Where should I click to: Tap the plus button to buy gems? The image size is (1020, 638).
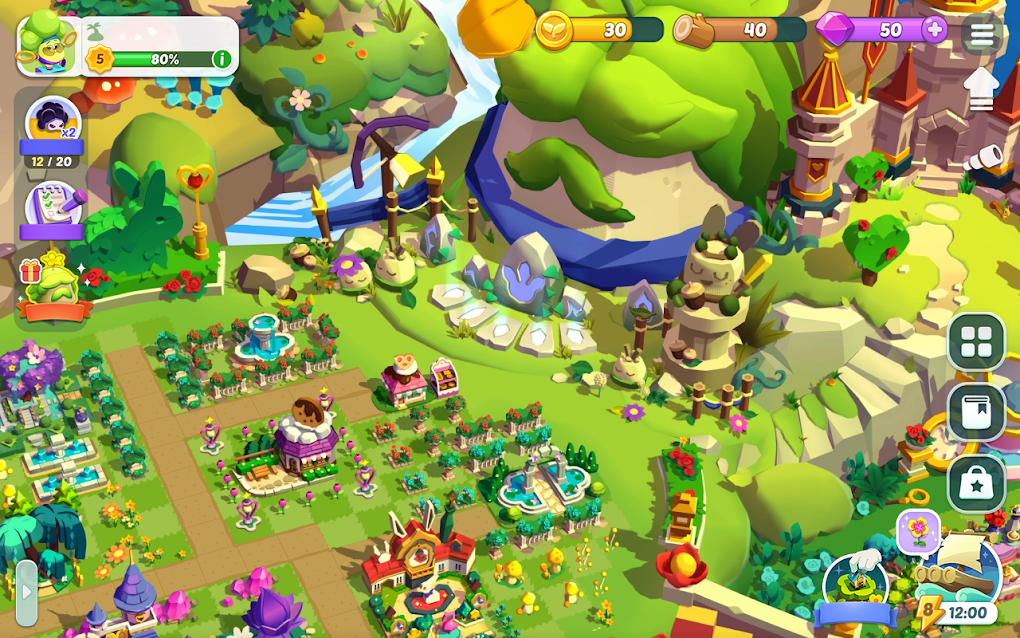click(x=935, y=29)
